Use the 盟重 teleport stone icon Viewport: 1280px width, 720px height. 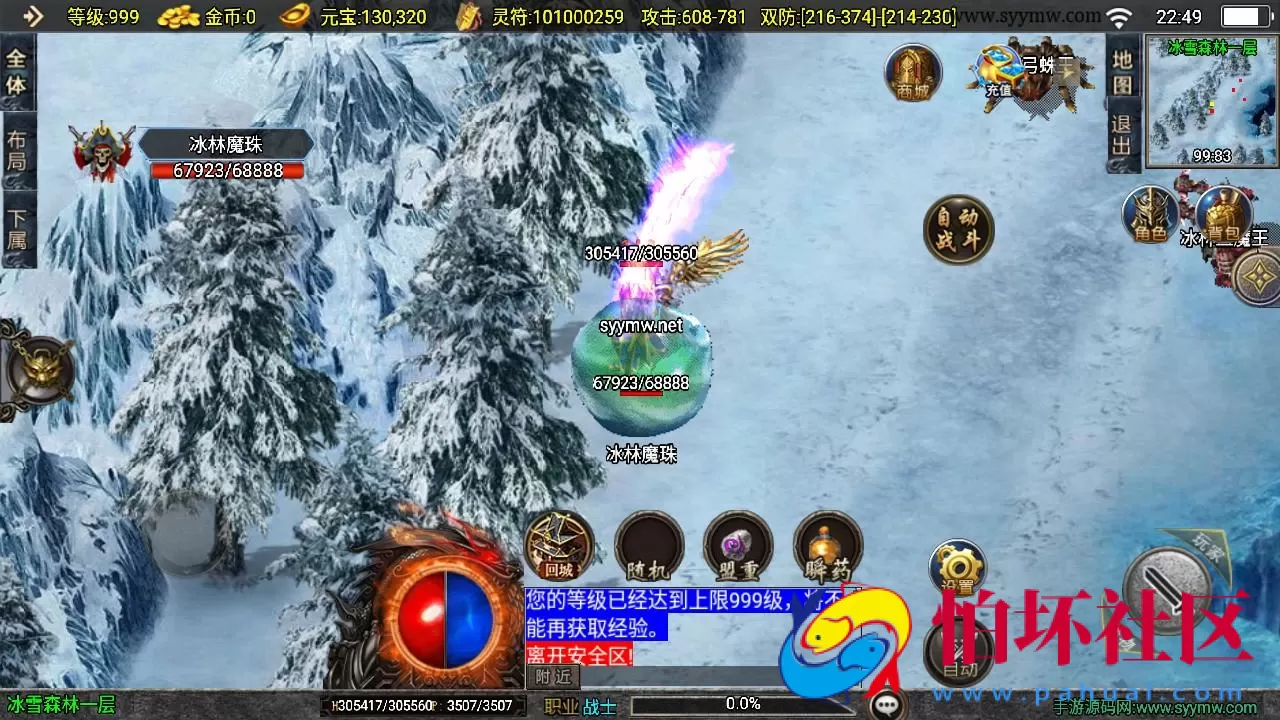click(738, 548)
